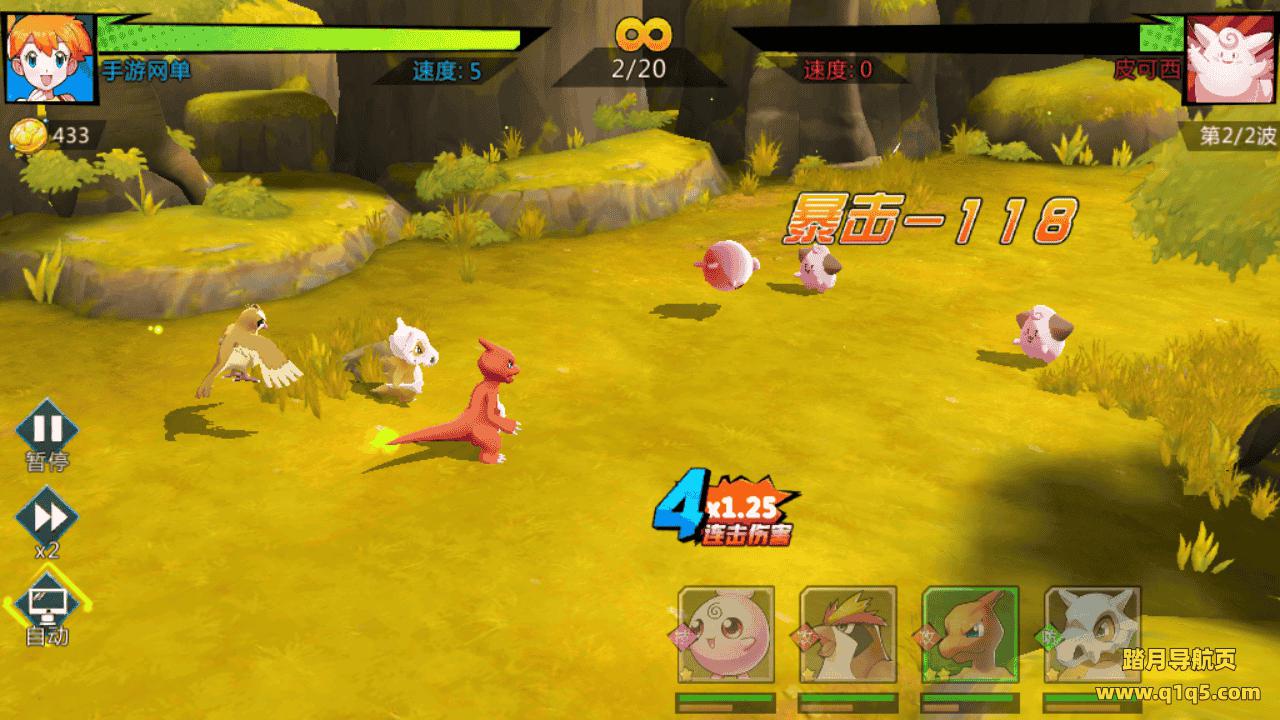Pause the battle with the 暂停 button

click(x=47, y=430)
